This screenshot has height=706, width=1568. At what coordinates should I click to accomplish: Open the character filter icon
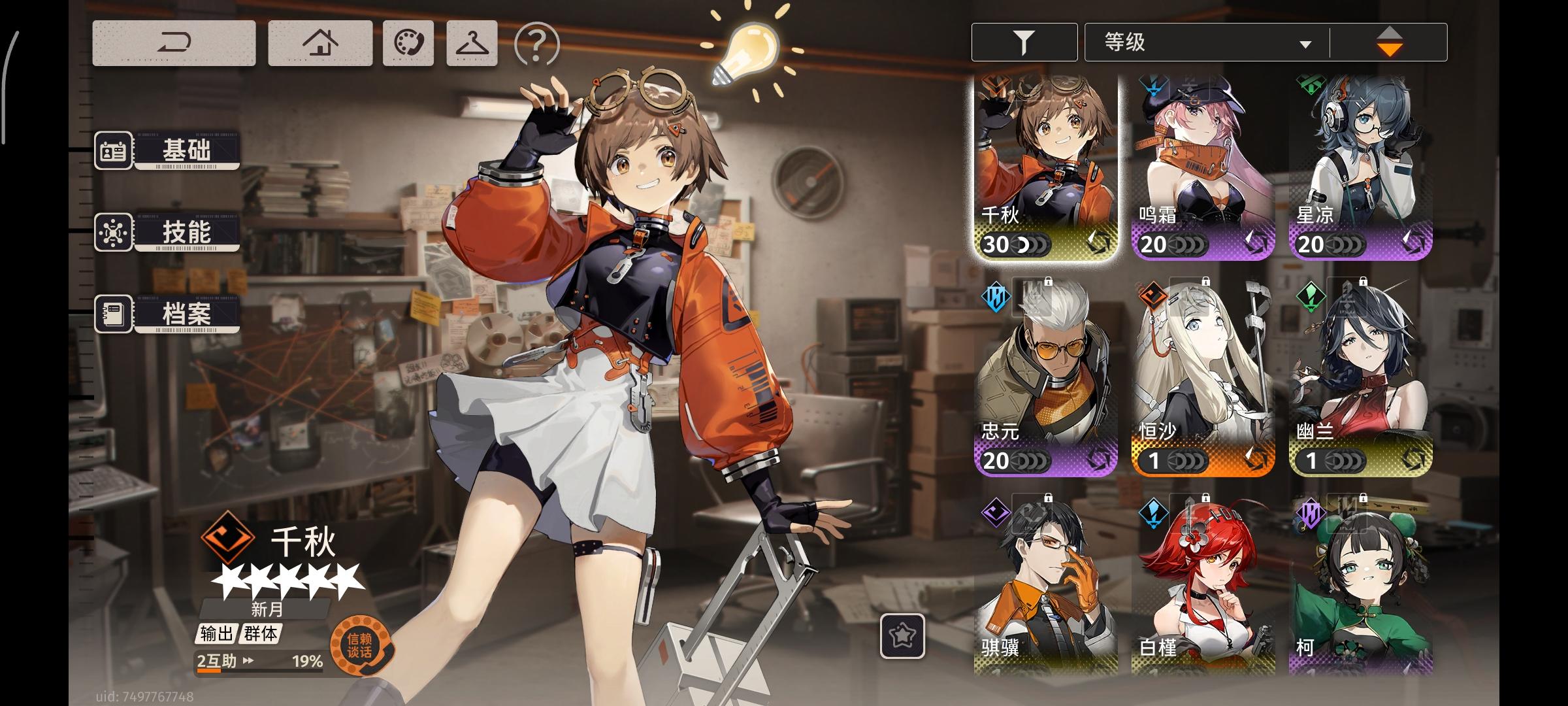click(x=1023, y=41)
